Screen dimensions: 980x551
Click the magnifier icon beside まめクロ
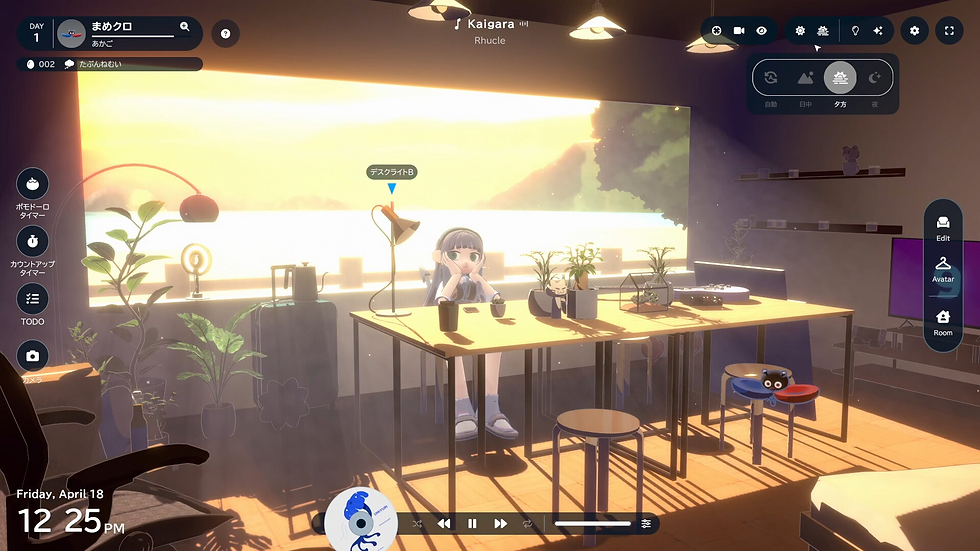tap(185, 27)
